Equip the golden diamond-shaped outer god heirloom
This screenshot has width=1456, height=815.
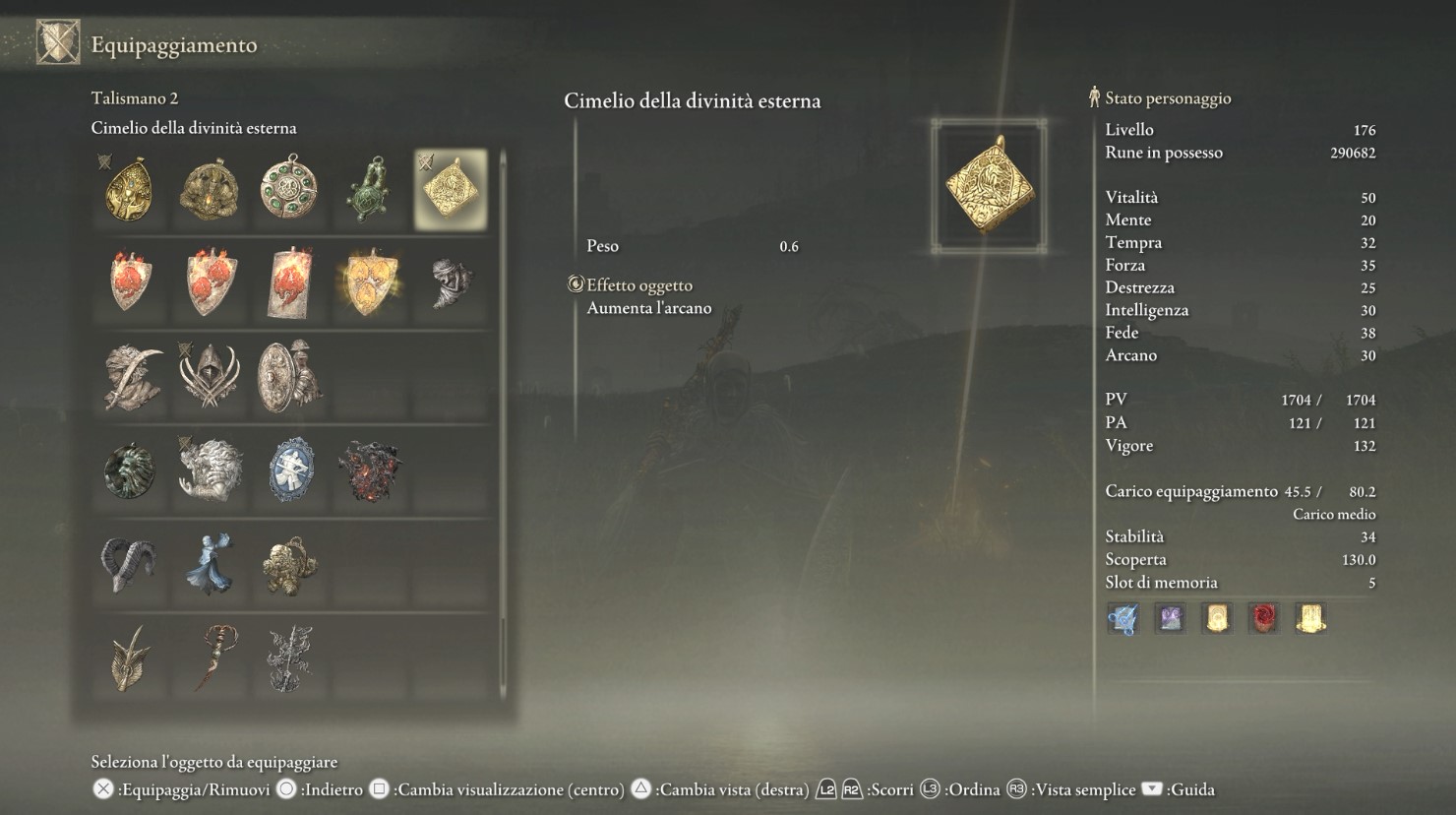click(451, 189)
